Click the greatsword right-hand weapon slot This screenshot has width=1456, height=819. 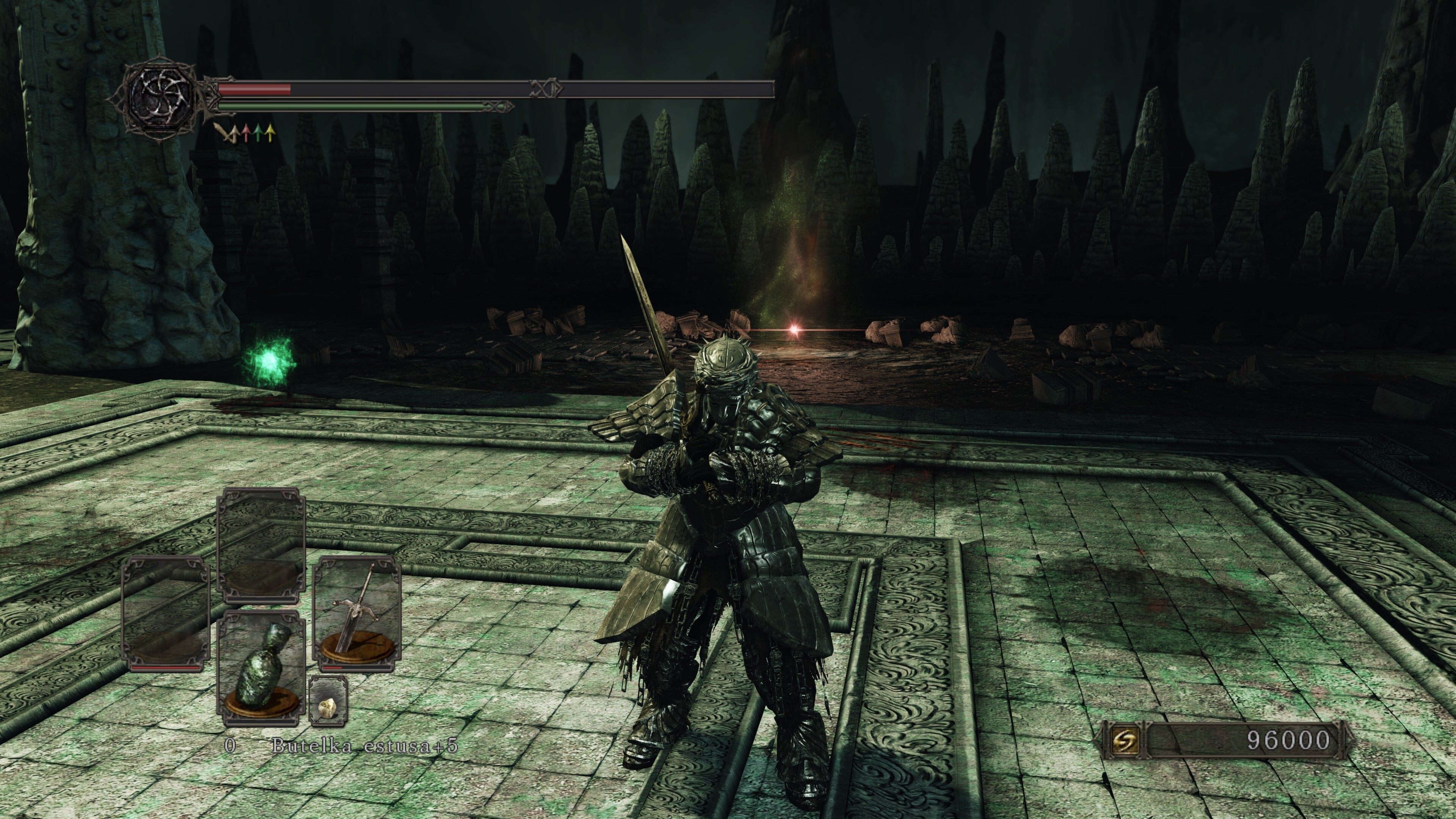click(x=357, y=613)
